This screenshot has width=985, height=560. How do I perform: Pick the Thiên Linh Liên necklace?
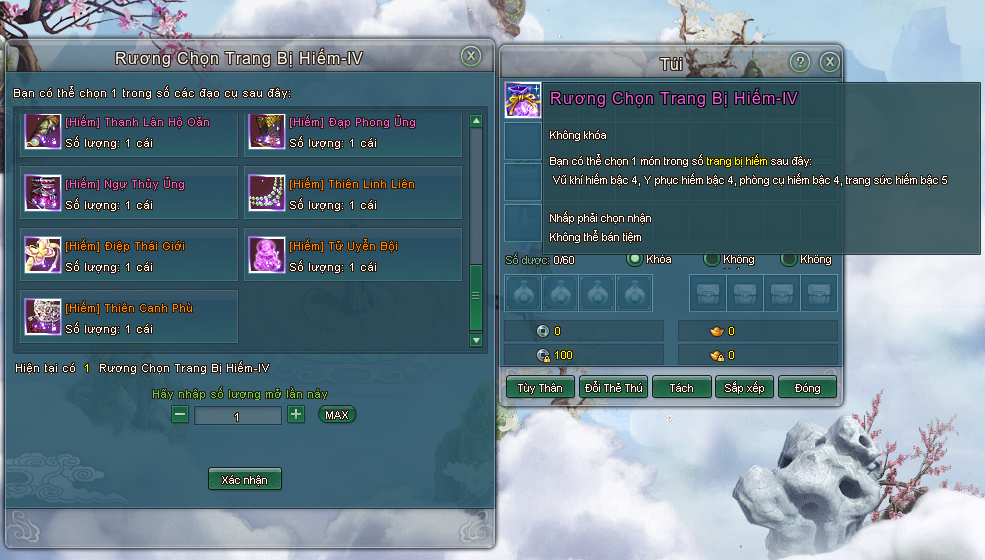353,195
